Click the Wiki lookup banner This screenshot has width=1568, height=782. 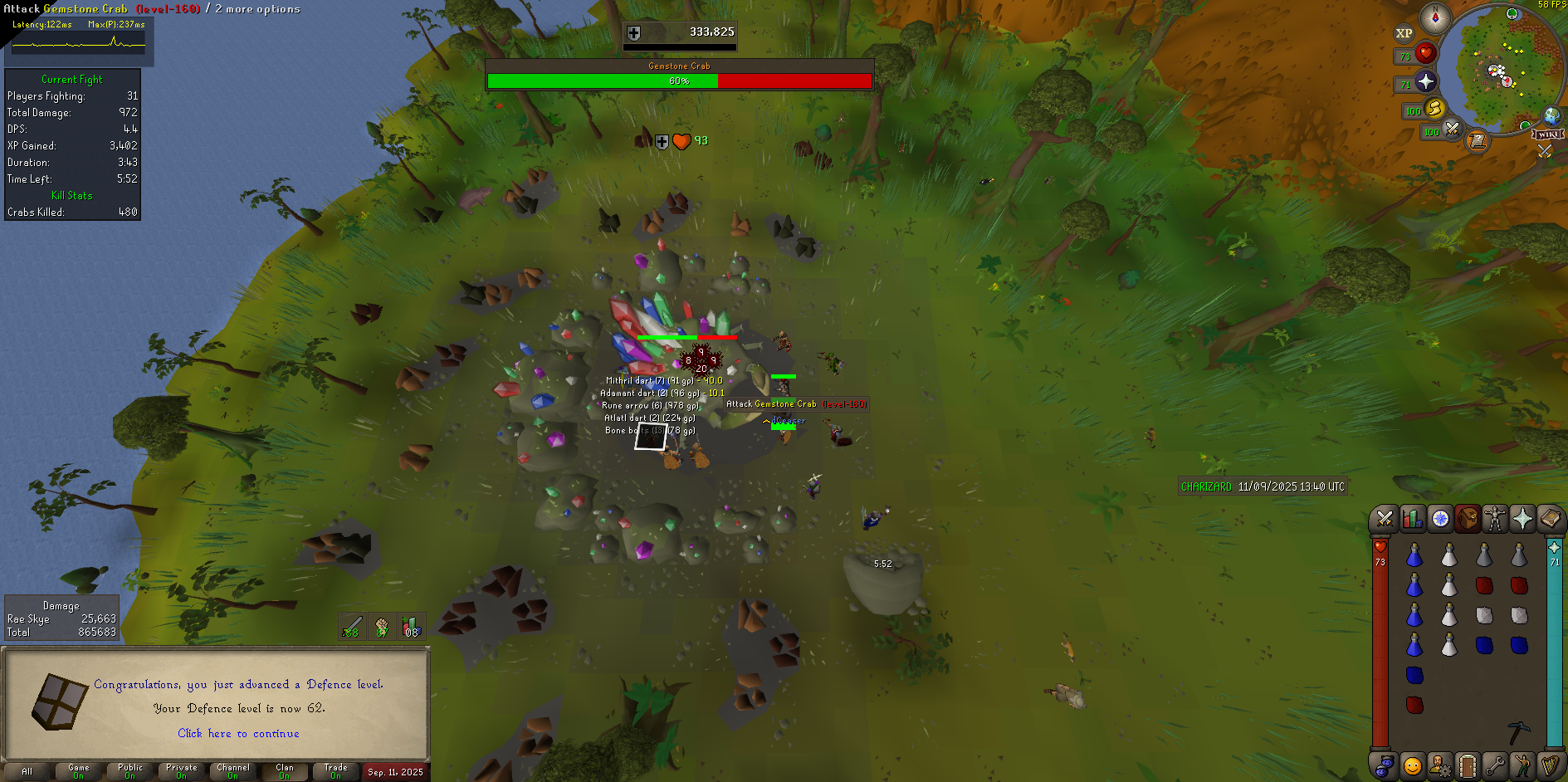pyautogui.click(x=1548, y=134)
